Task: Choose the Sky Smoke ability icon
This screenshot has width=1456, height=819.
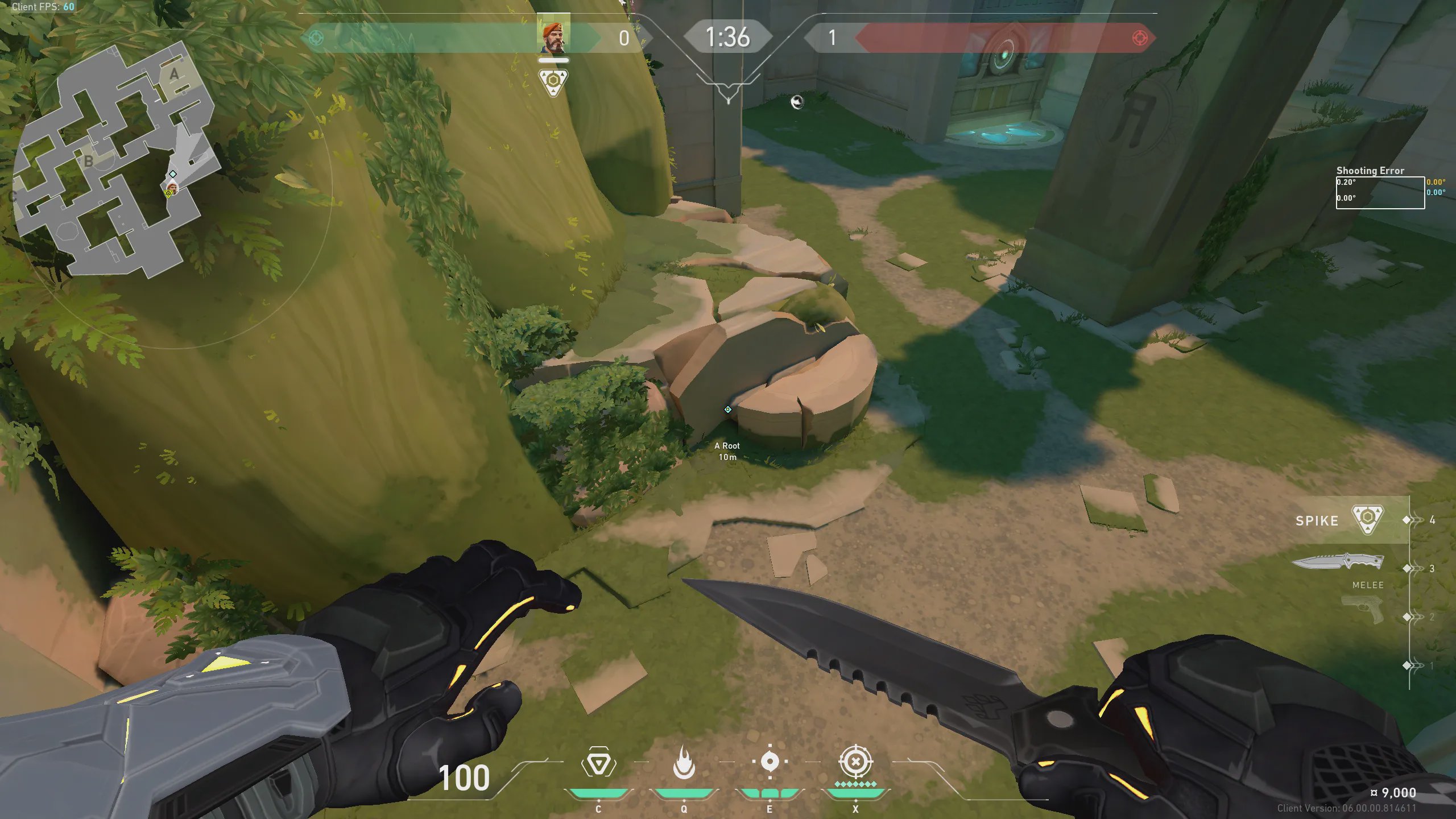Action: (770, 762)
